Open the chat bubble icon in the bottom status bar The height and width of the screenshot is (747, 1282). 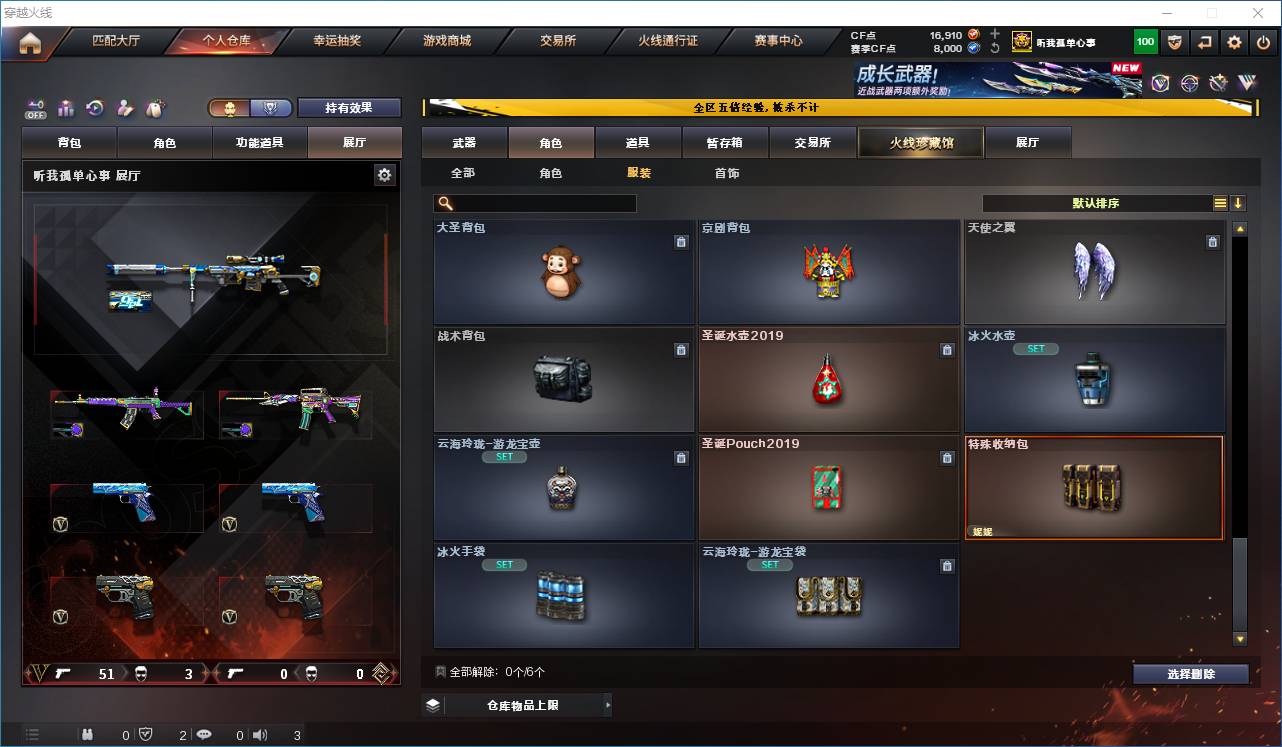[x=204, y=734]
